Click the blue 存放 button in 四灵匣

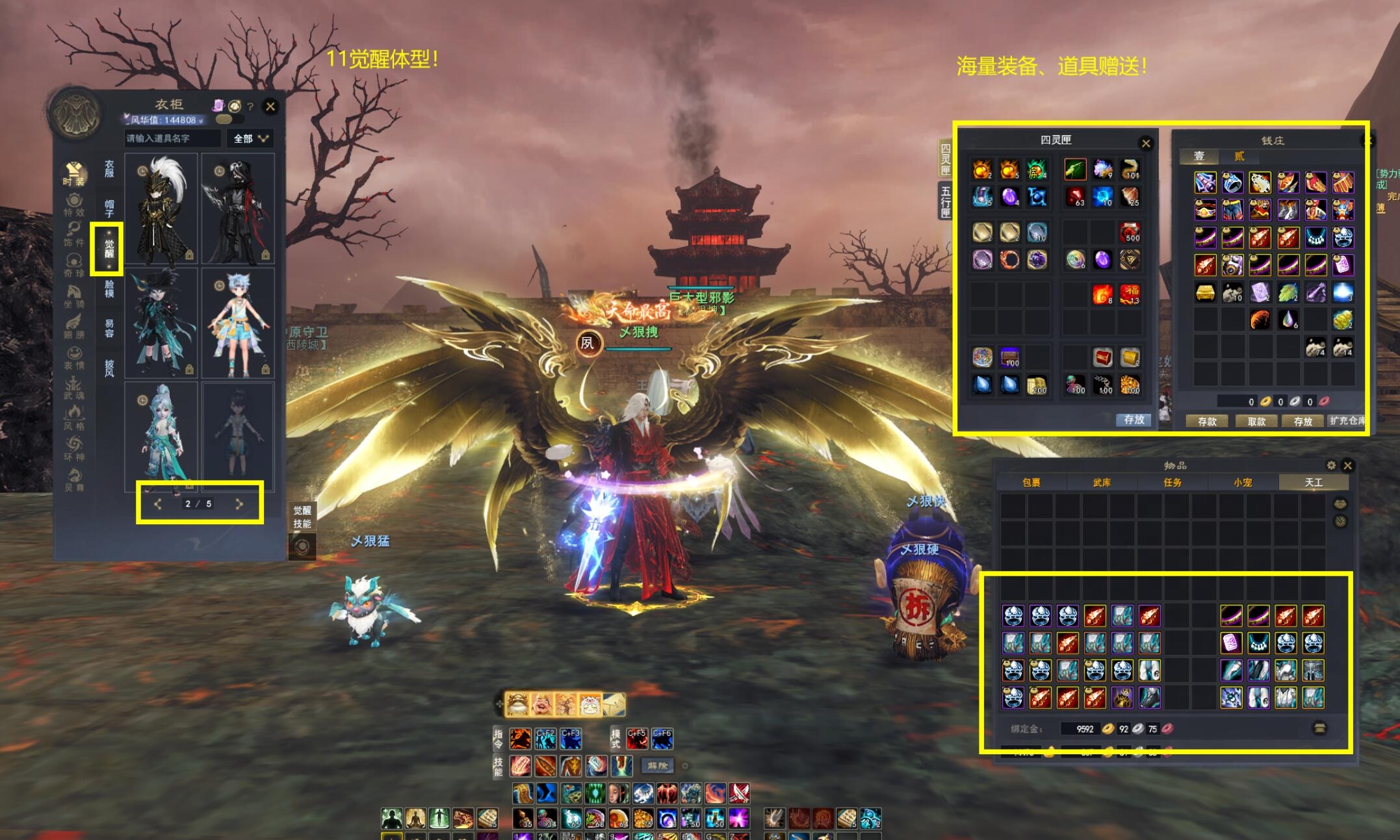coord(1134,420)
